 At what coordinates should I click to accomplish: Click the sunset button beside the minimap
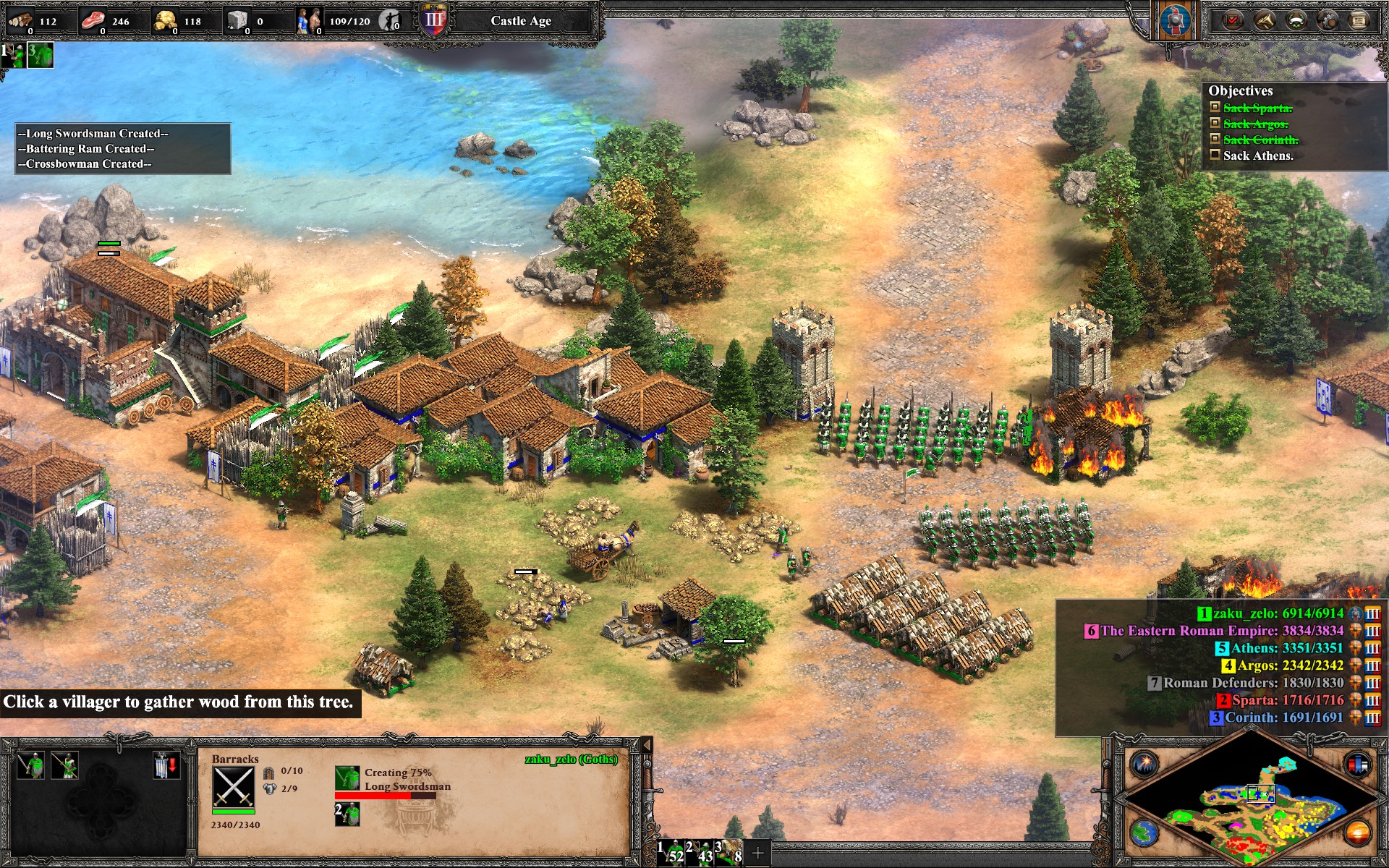(1357, 832)
